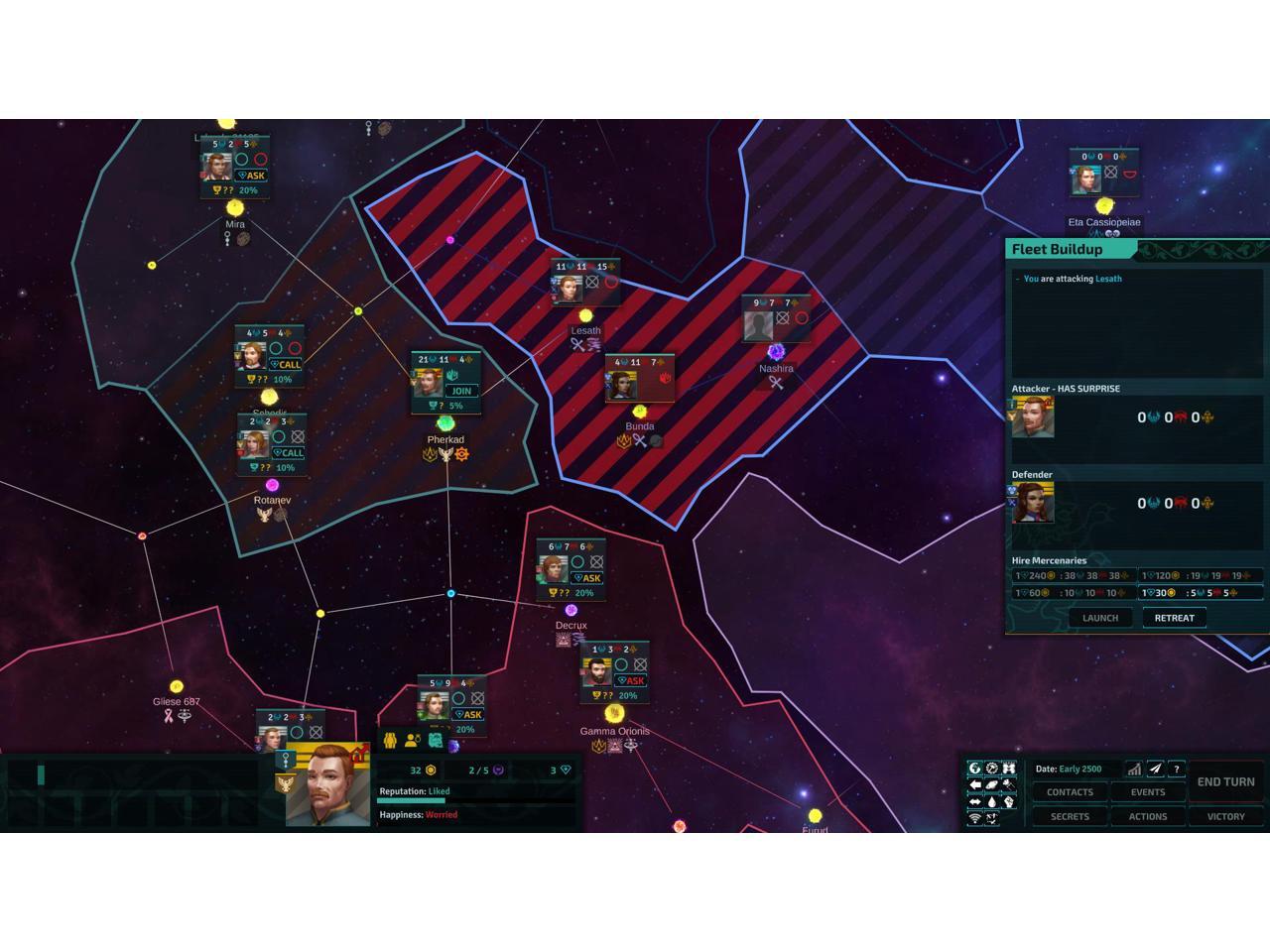View the Victory conditions
This screenshot has width=1270, height=952.
[x=1225, y=817]
